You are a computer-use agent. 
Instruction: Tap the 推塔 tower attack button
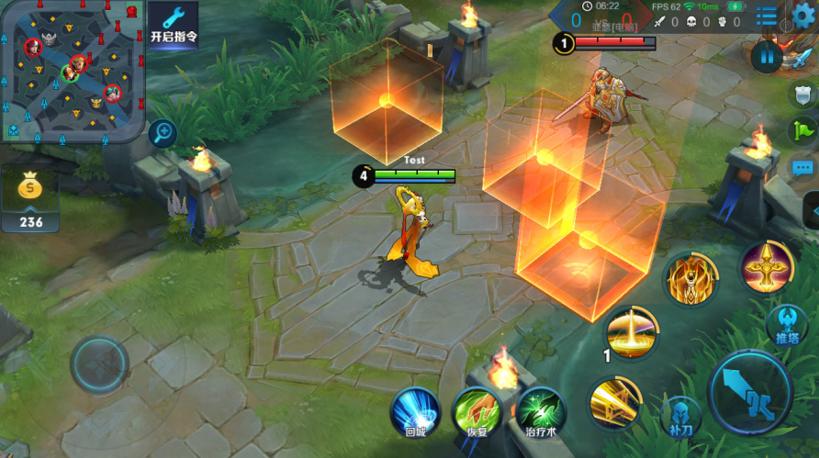[786, 324]
